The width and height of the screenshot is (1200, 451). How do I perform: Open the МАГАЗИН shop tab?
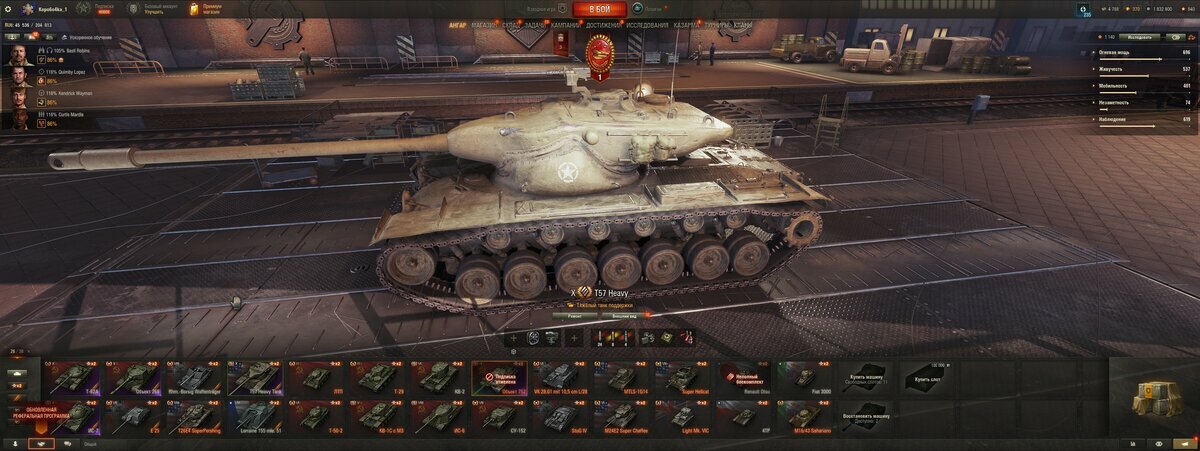pos(484,23)
